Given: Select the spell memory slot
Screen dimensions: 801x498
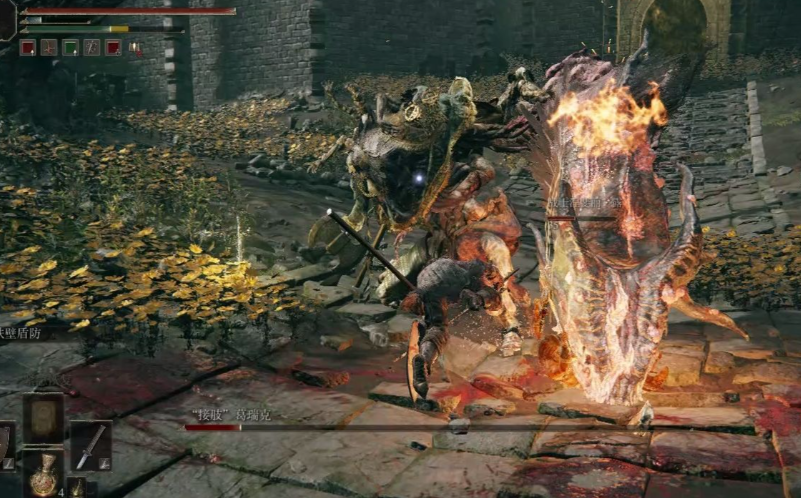Looking at the screenshot, I should [x=43, y=416].
